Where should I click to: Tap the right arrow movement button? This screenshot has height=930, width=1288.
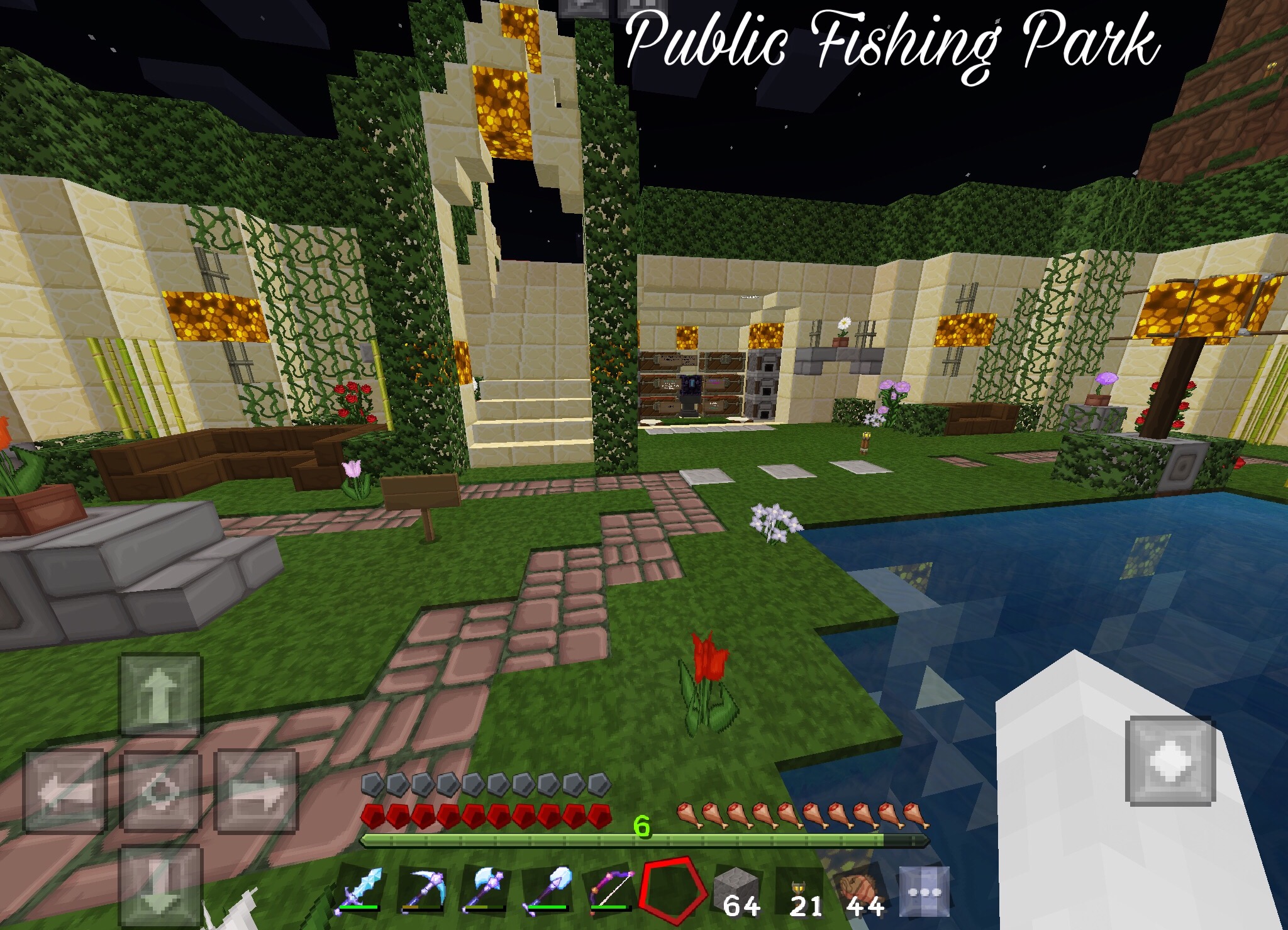[x=257, y=791]
